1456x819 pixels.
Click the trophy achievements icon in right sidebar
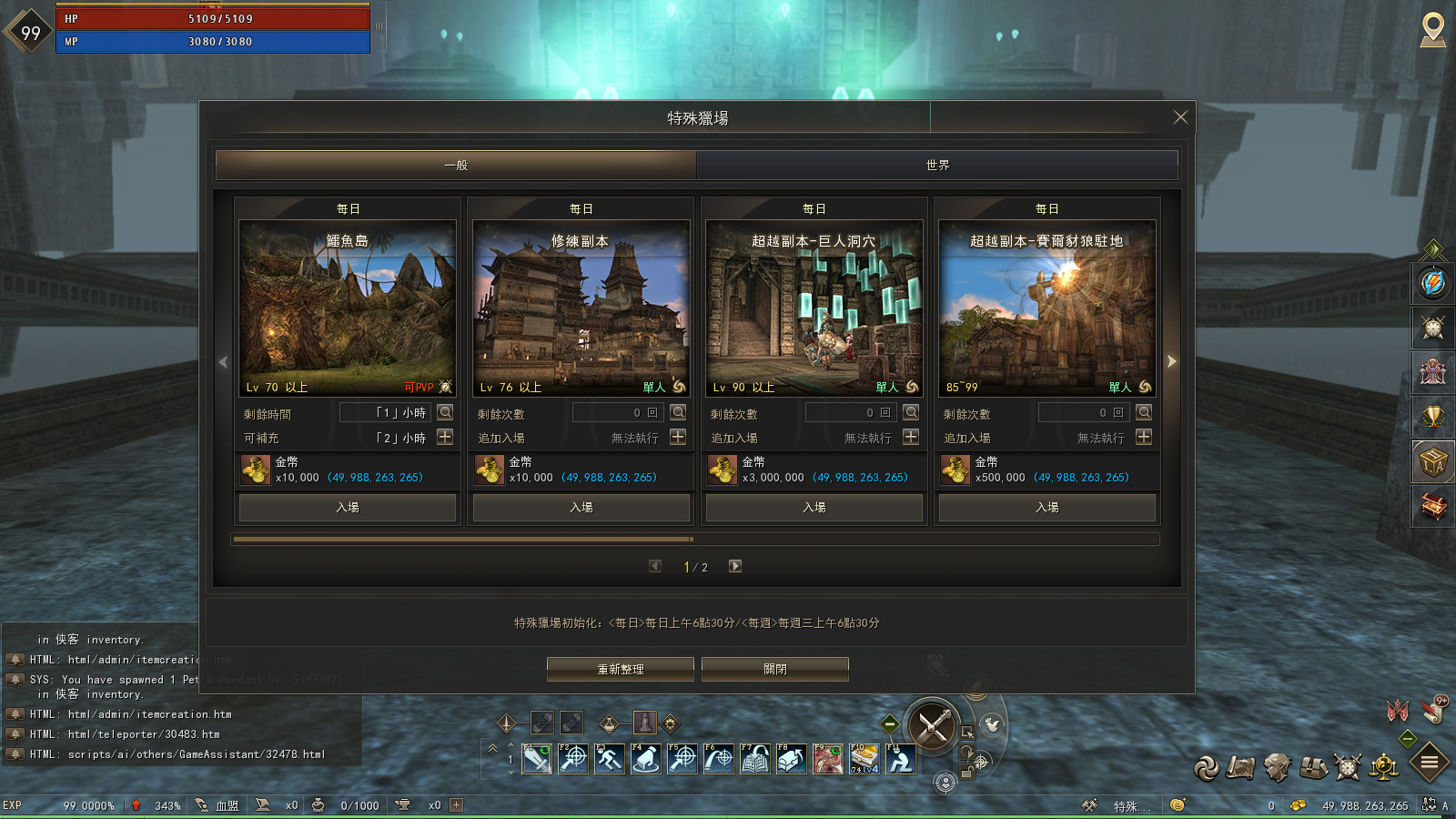tap(1431, 414)
